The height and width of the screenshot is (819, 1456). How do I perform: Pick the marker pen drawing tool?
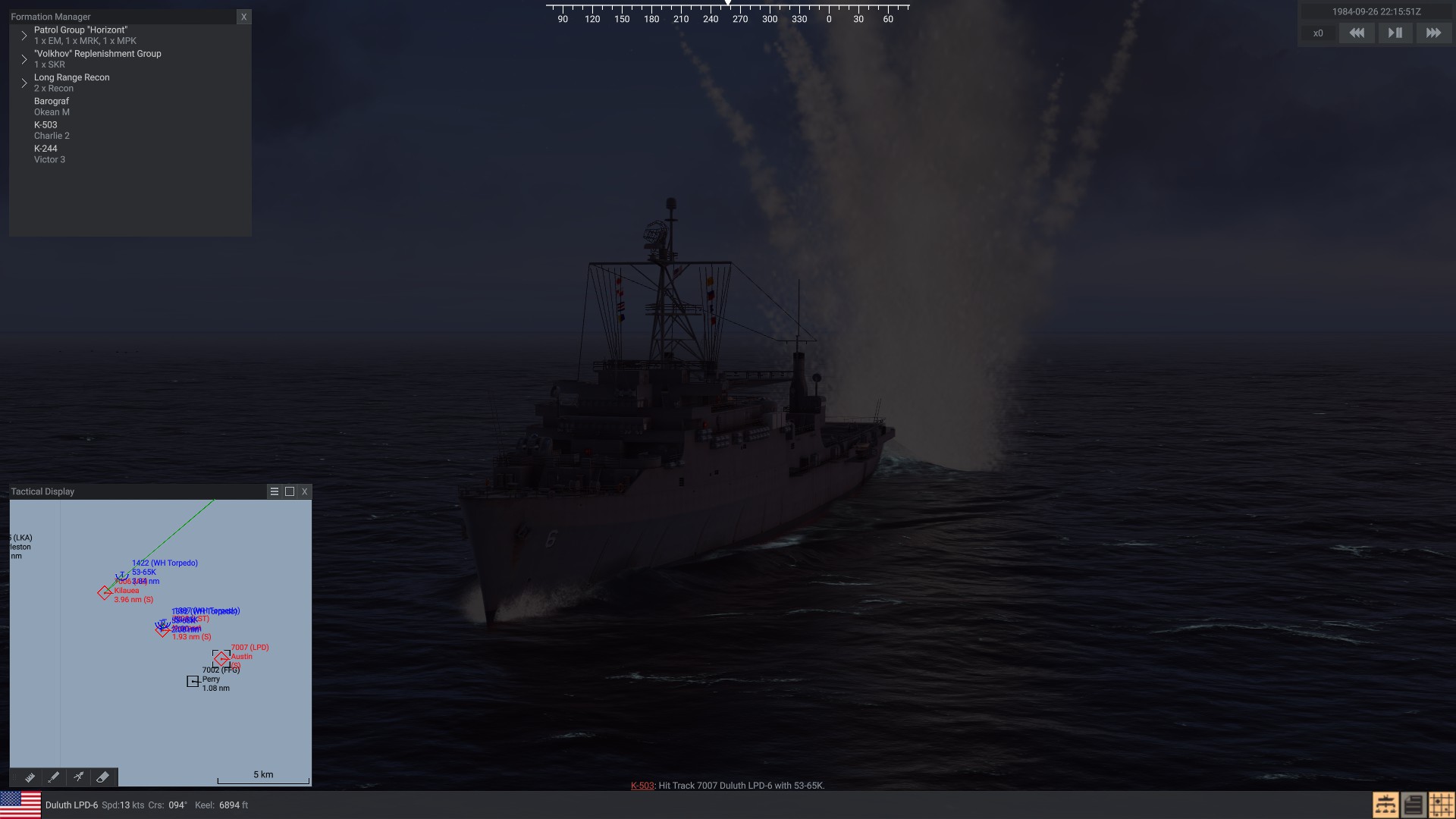click(x=54, y=777)
